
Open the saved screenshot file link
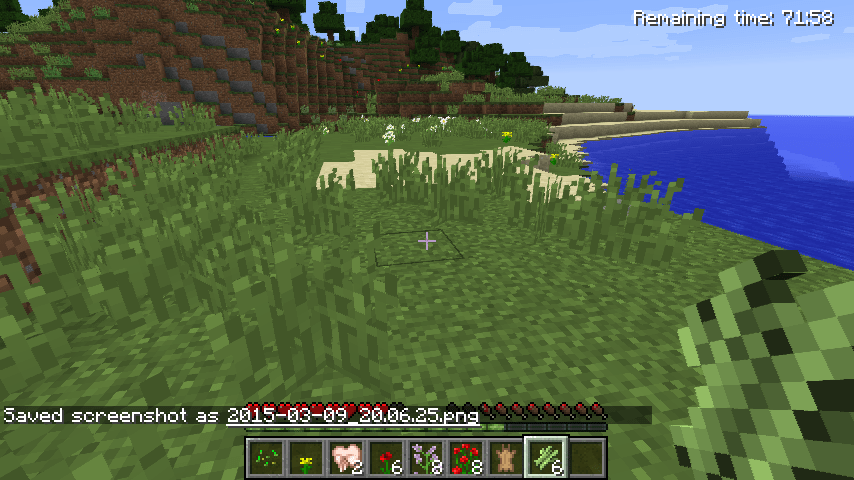coord(352,415)
